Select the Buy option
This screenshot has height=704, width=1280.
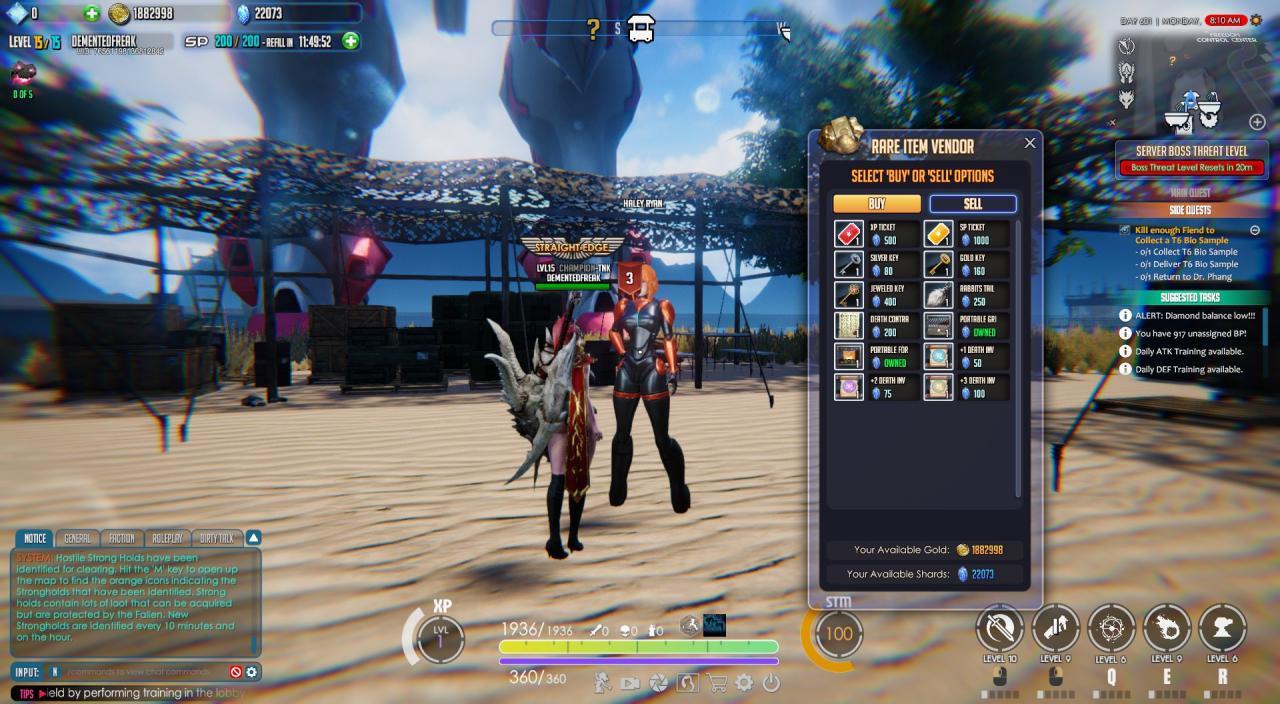click(877, 204)
